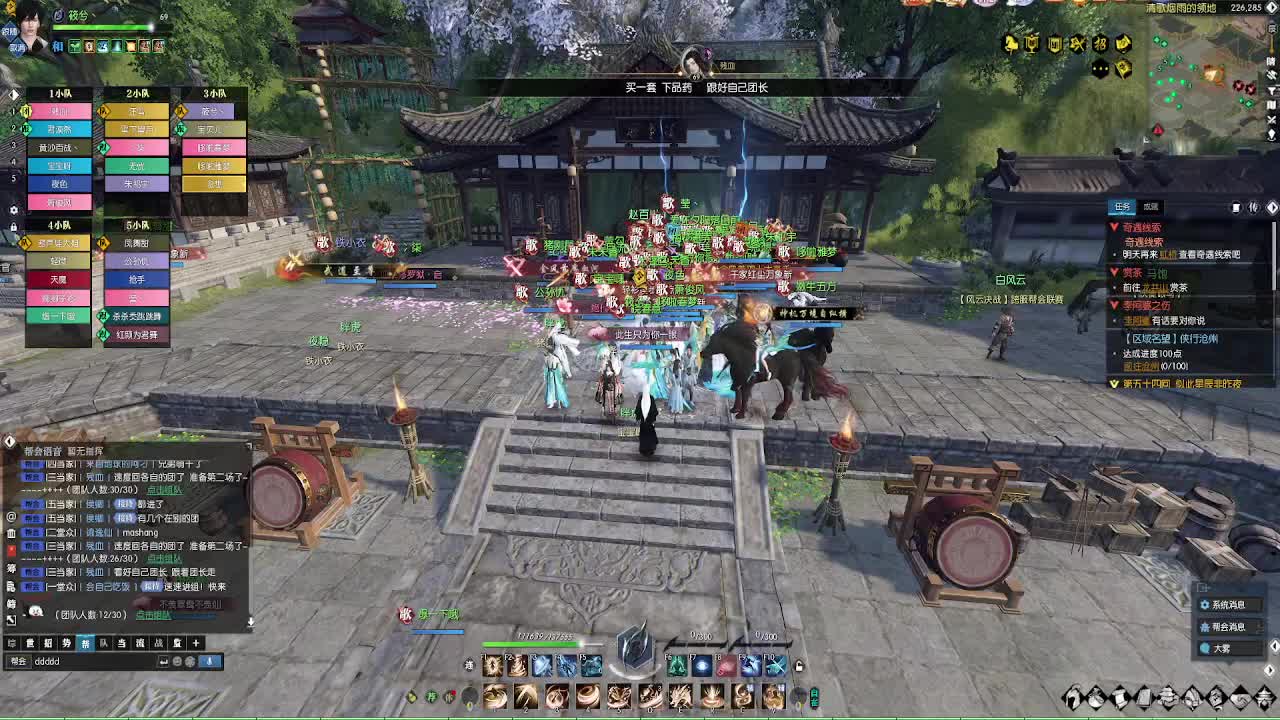
Task: Open the emoji picker in the chat bar
Action: click(175, 661)
